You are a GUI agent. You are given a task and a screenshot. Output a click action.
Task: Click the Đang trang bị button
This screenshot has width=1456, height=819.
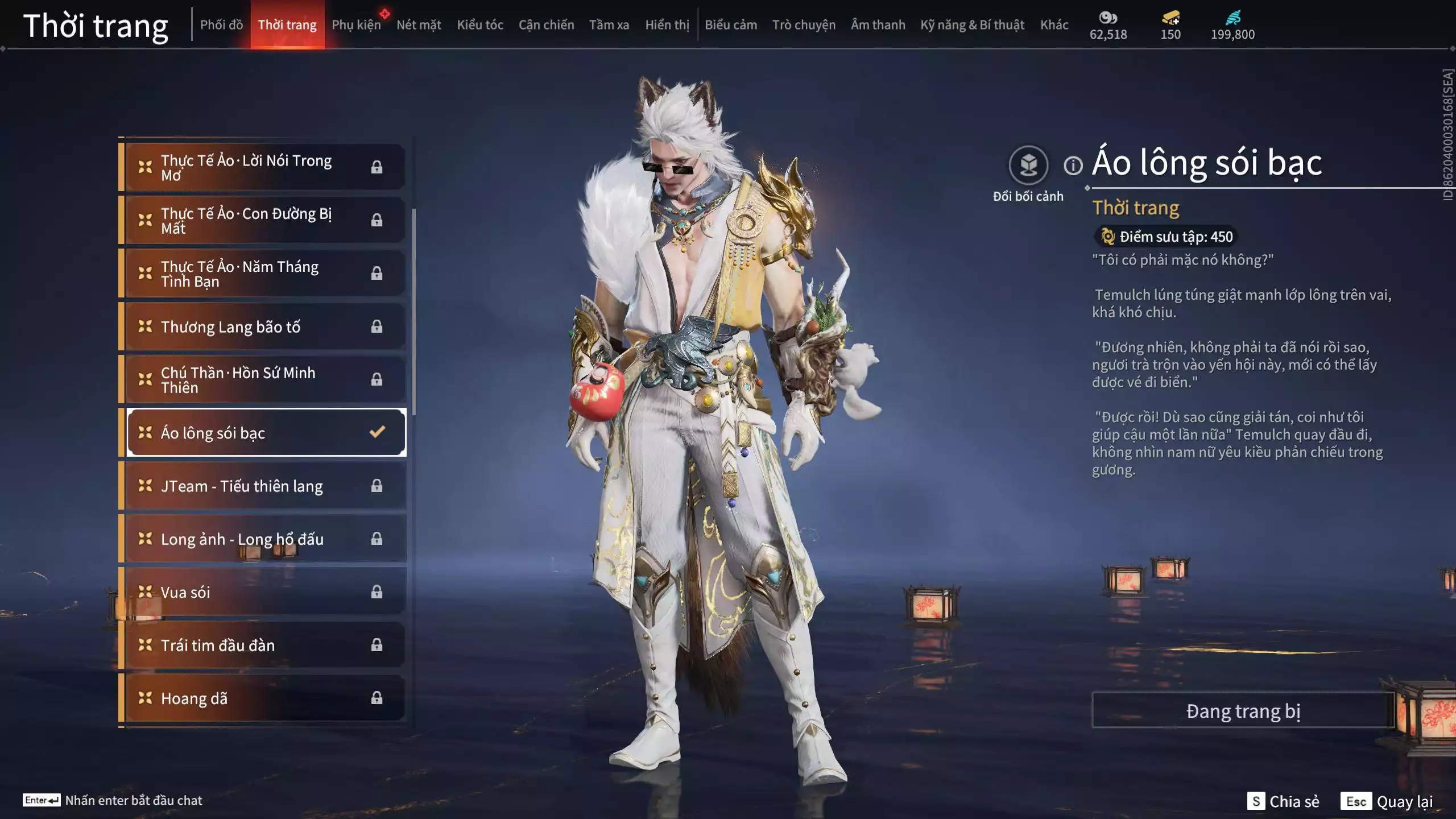click(x=1243, y=711)
